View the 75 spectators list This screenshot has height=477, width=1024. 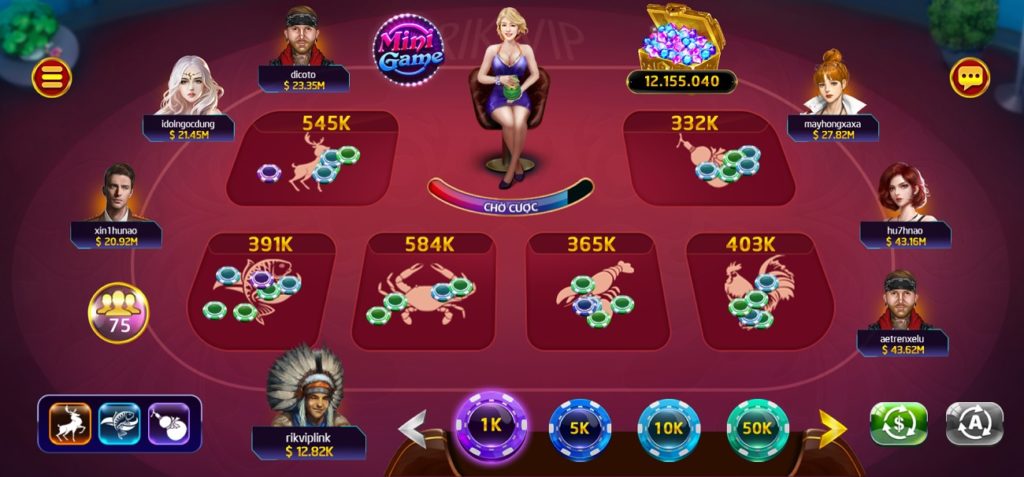(119, 313)
